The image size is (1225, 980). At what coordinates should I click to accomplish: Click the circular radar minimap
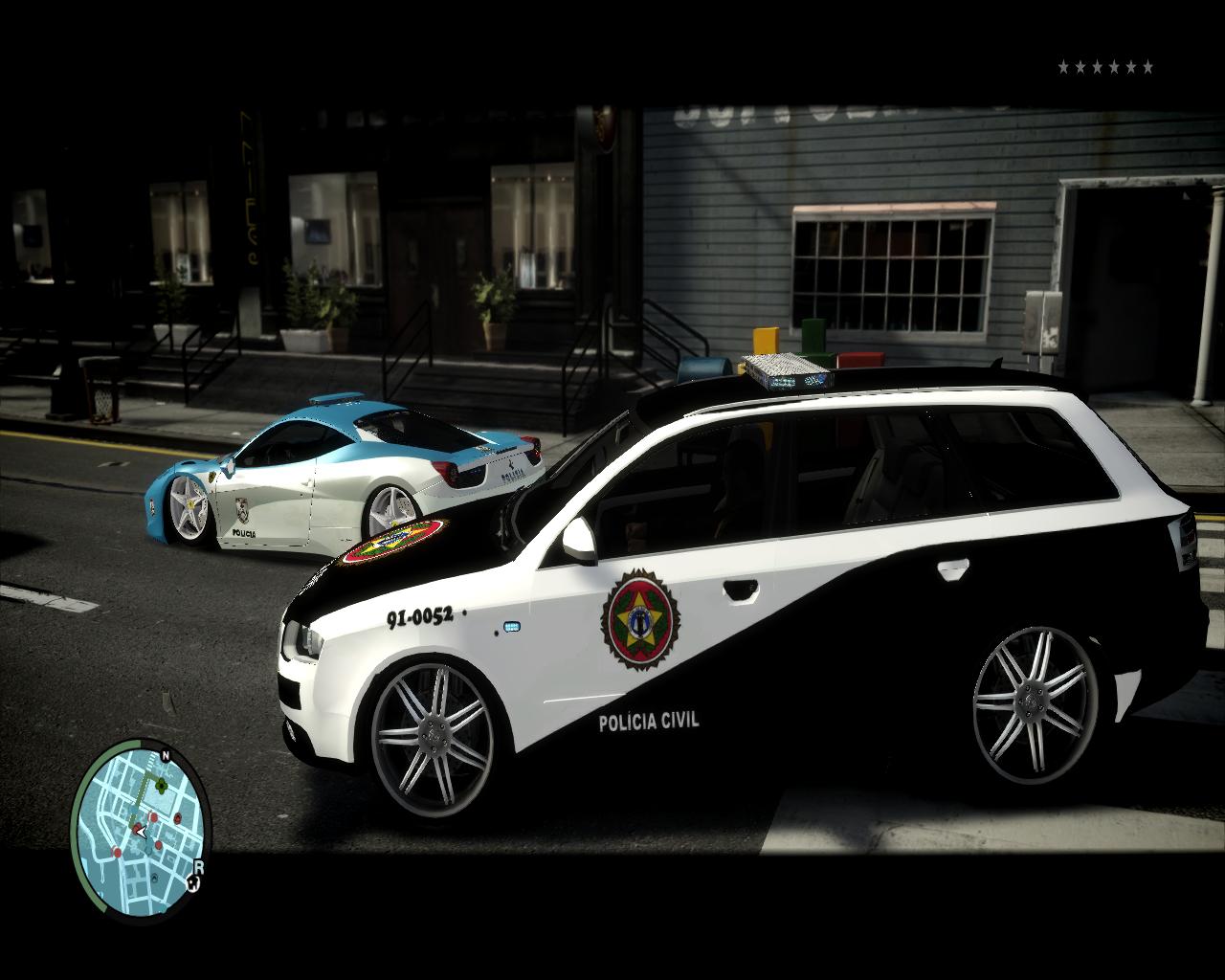[x=140, y=829]
